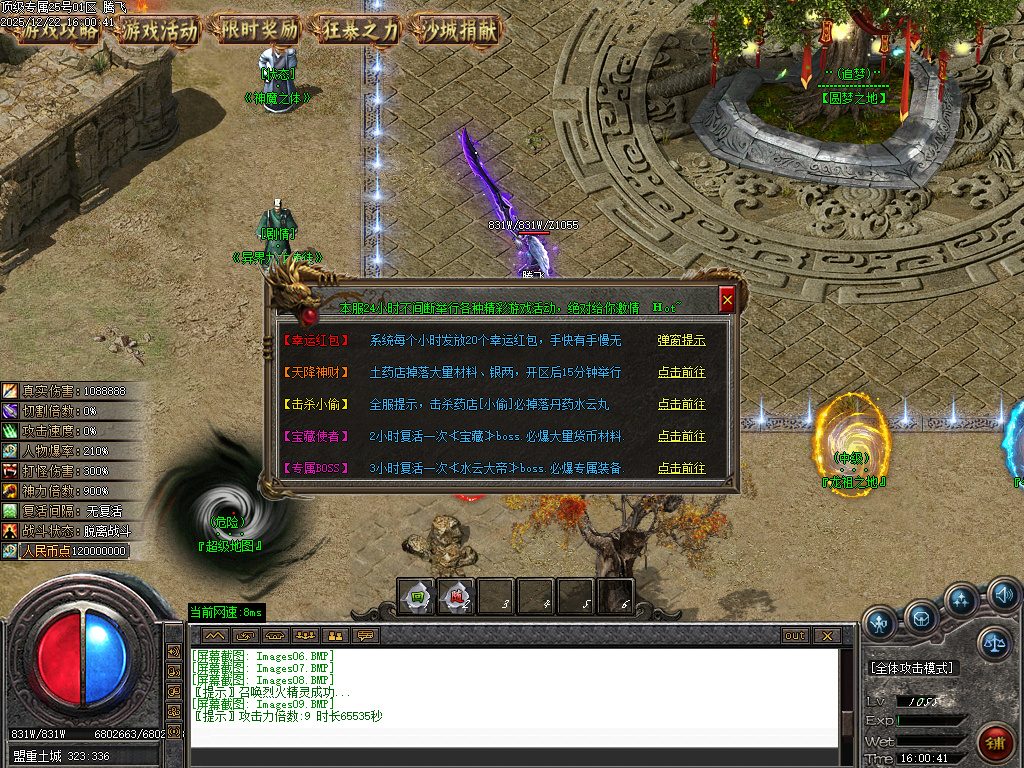Open the skills sparkle icon
Image resolution: width=1024 pixels, height=768 pixels.
click(x=962, y=601)
